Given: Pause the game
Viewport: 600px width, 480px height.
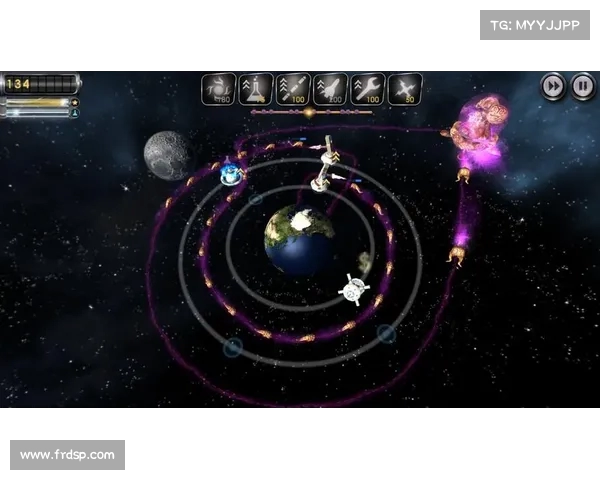Looking at the screenshot, I should 582,87.
